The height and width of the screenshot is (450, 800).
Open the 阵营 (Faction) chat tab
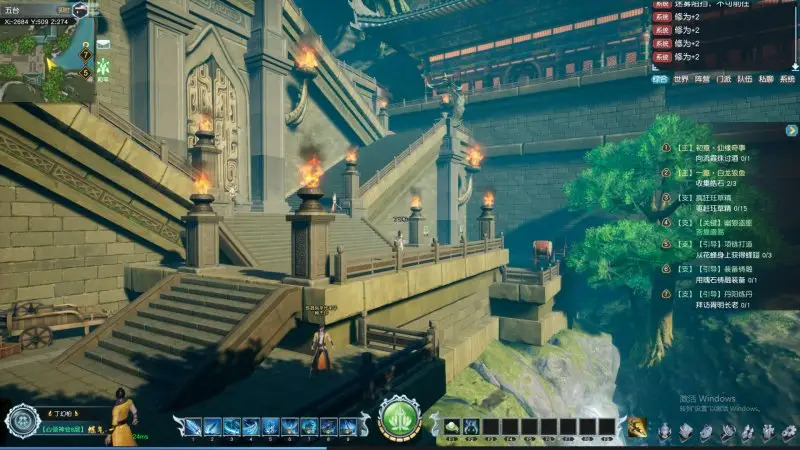point(702,78)
